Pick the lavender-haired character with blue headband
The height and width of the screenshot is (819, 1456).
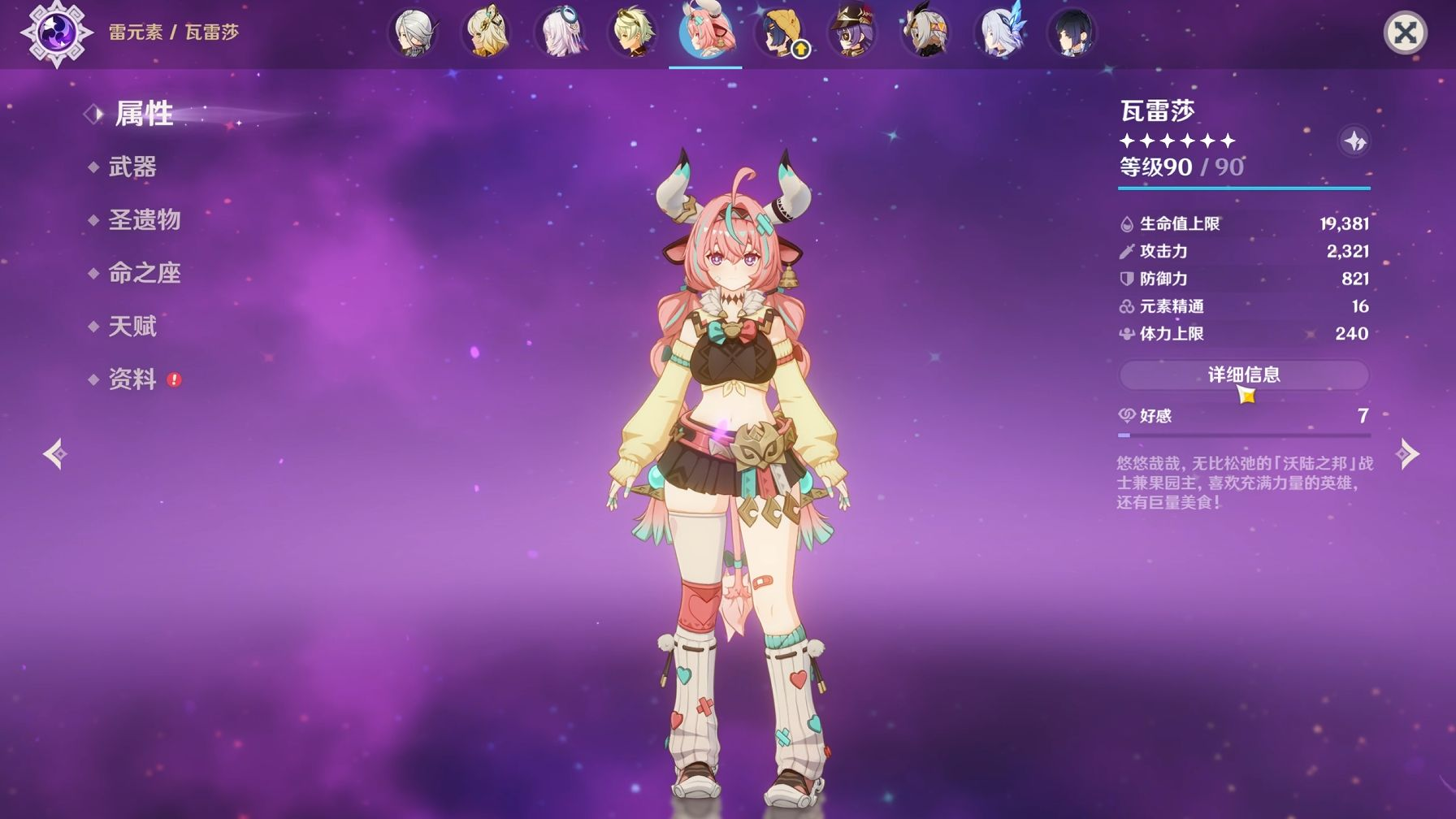559,33
